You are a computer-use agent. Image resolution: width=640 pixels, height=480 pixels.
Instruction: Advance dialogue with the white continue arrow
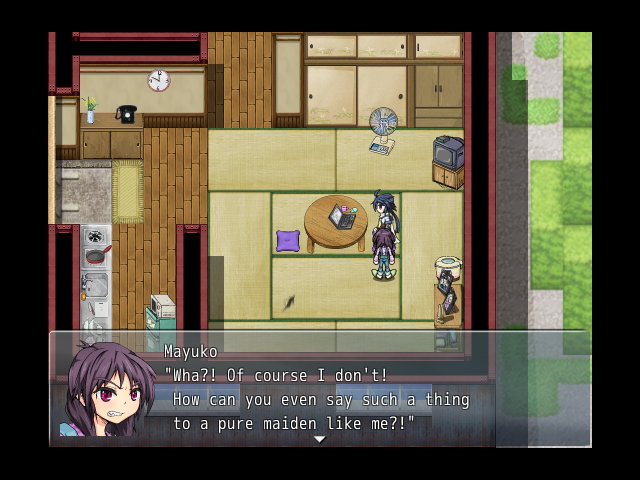tap(319, 439)
